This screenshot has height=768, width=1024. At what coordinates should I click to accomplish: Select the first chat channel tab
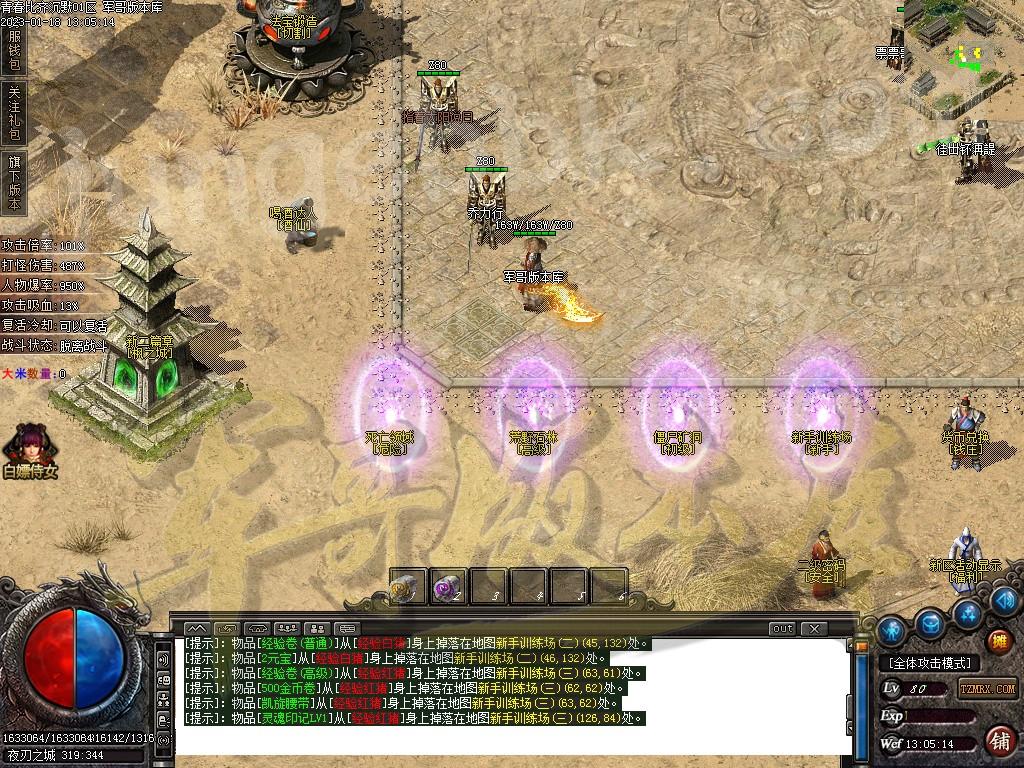[197, 629]
